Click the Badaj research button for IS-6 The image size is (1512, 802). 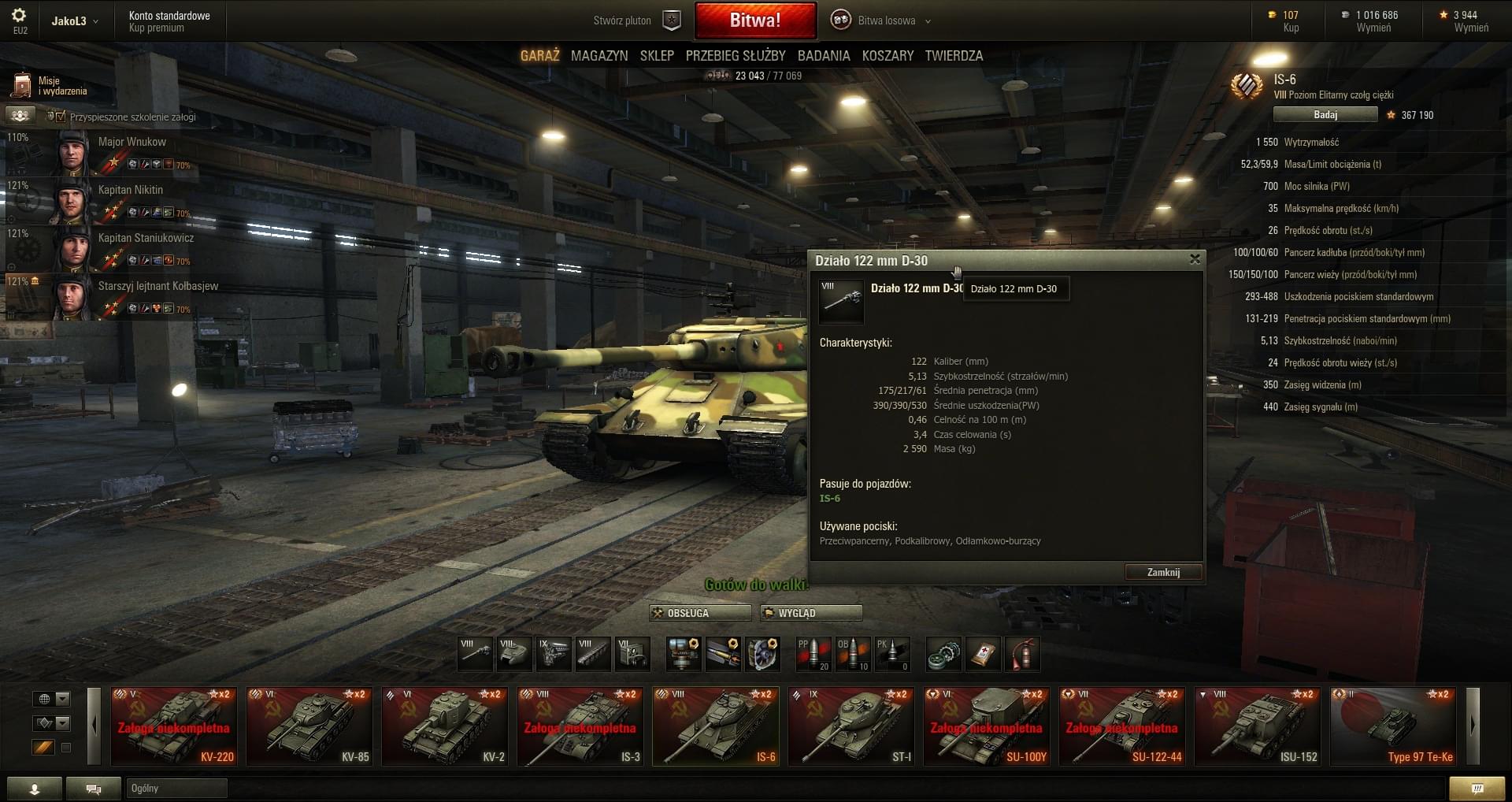pos(1325,115)
